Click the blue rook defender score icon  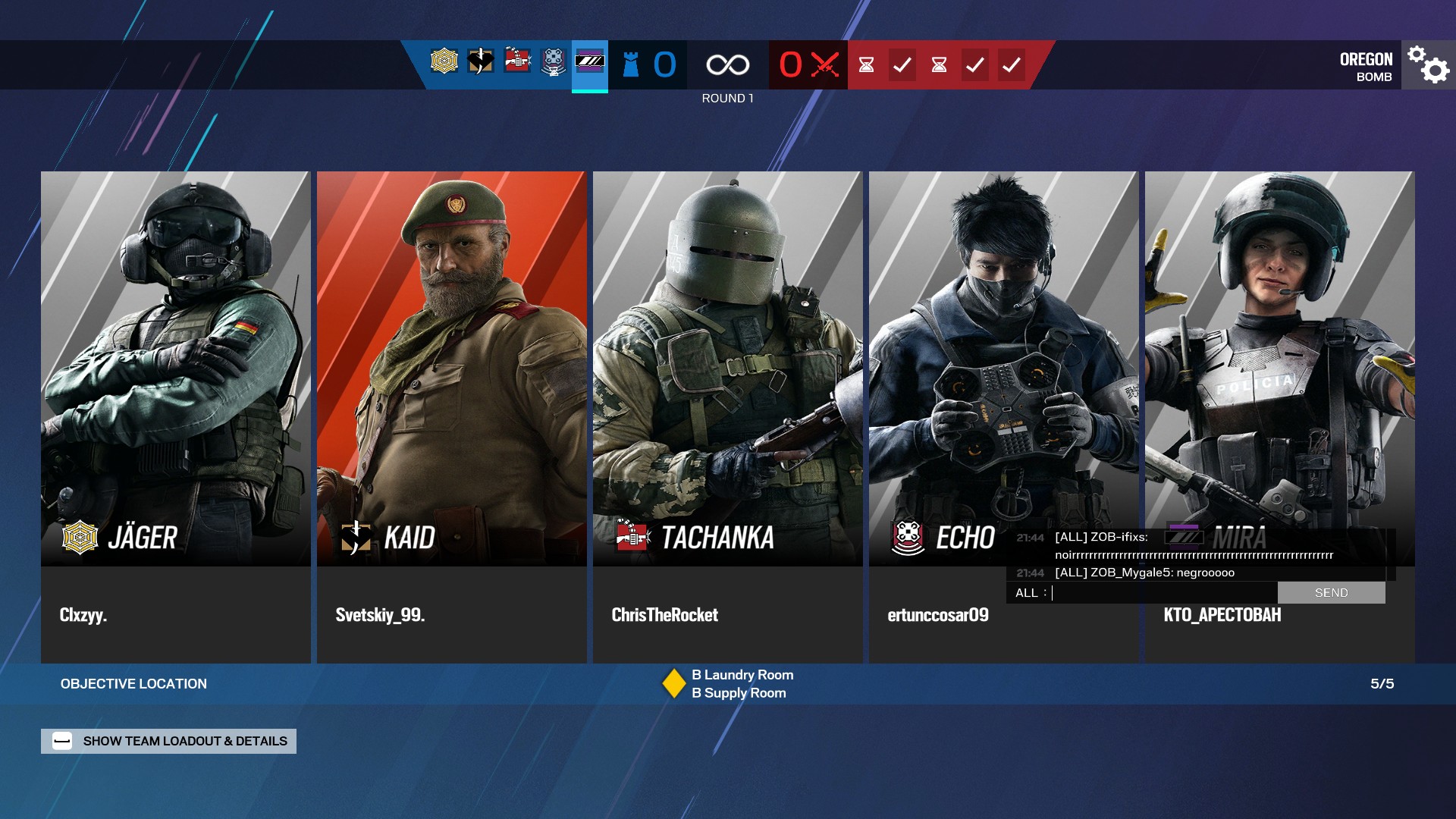[630, 64]
